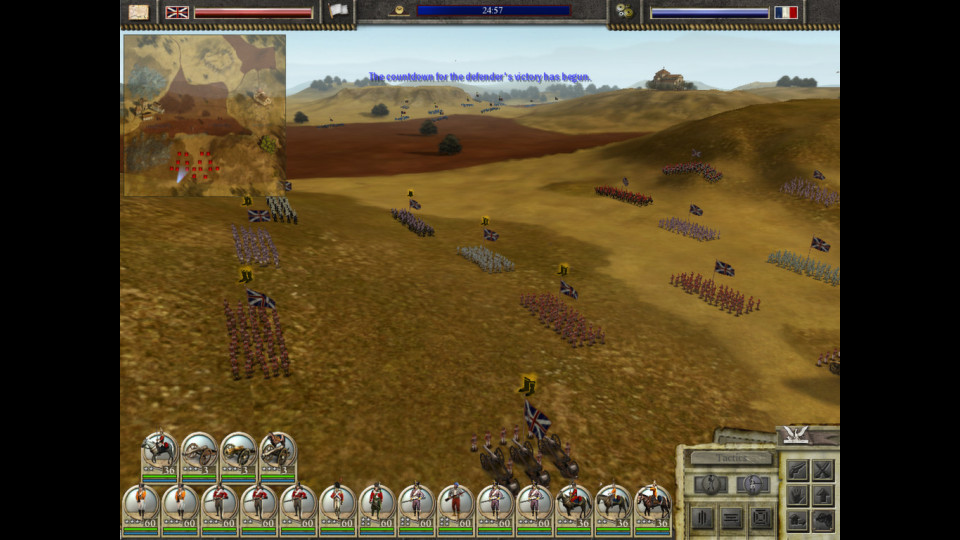Click the white surrender flag icon
The width and height of the screenshot is (960, 540).
(339, 11)
